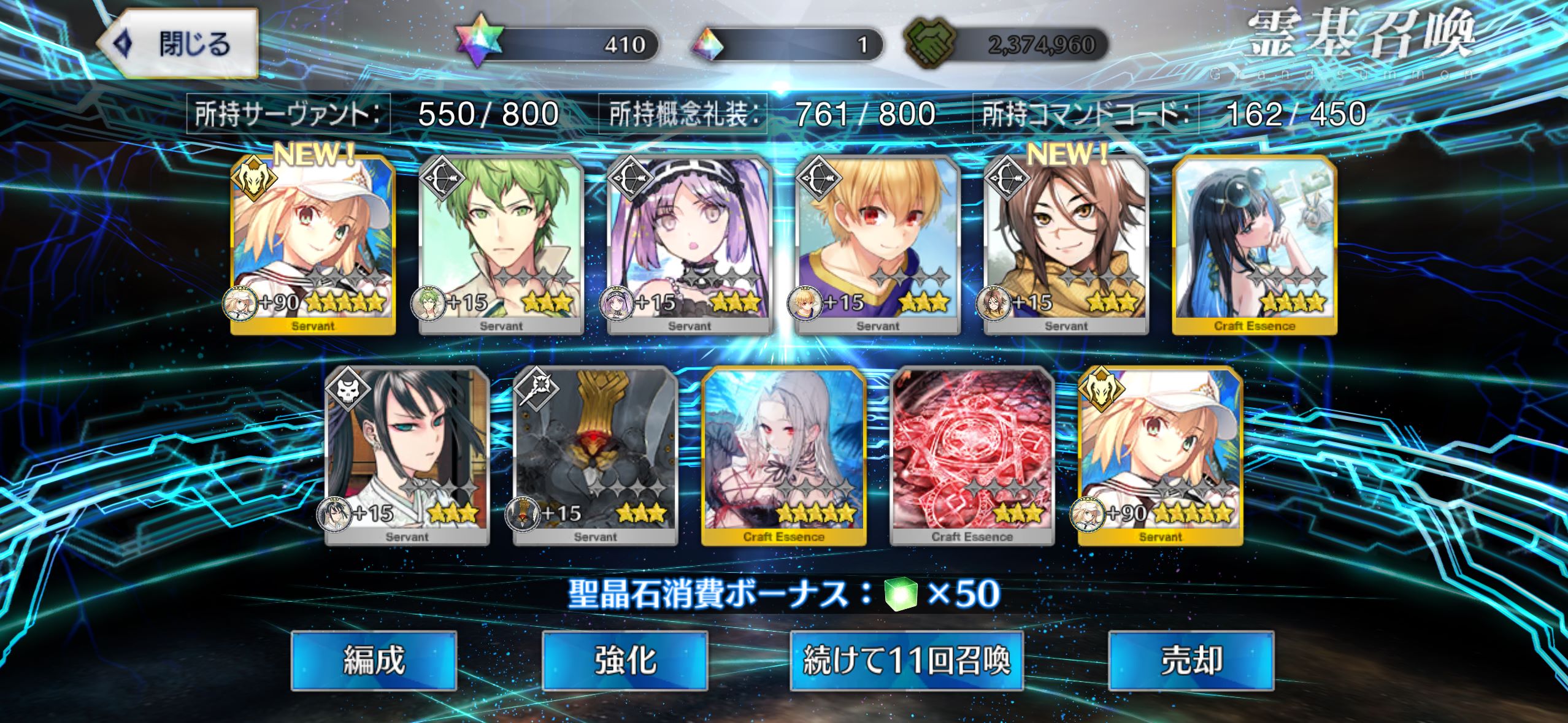Choose the NEW brown-haired archer servant card
The image size is (1568, 723).
(x=1066, y=245)
